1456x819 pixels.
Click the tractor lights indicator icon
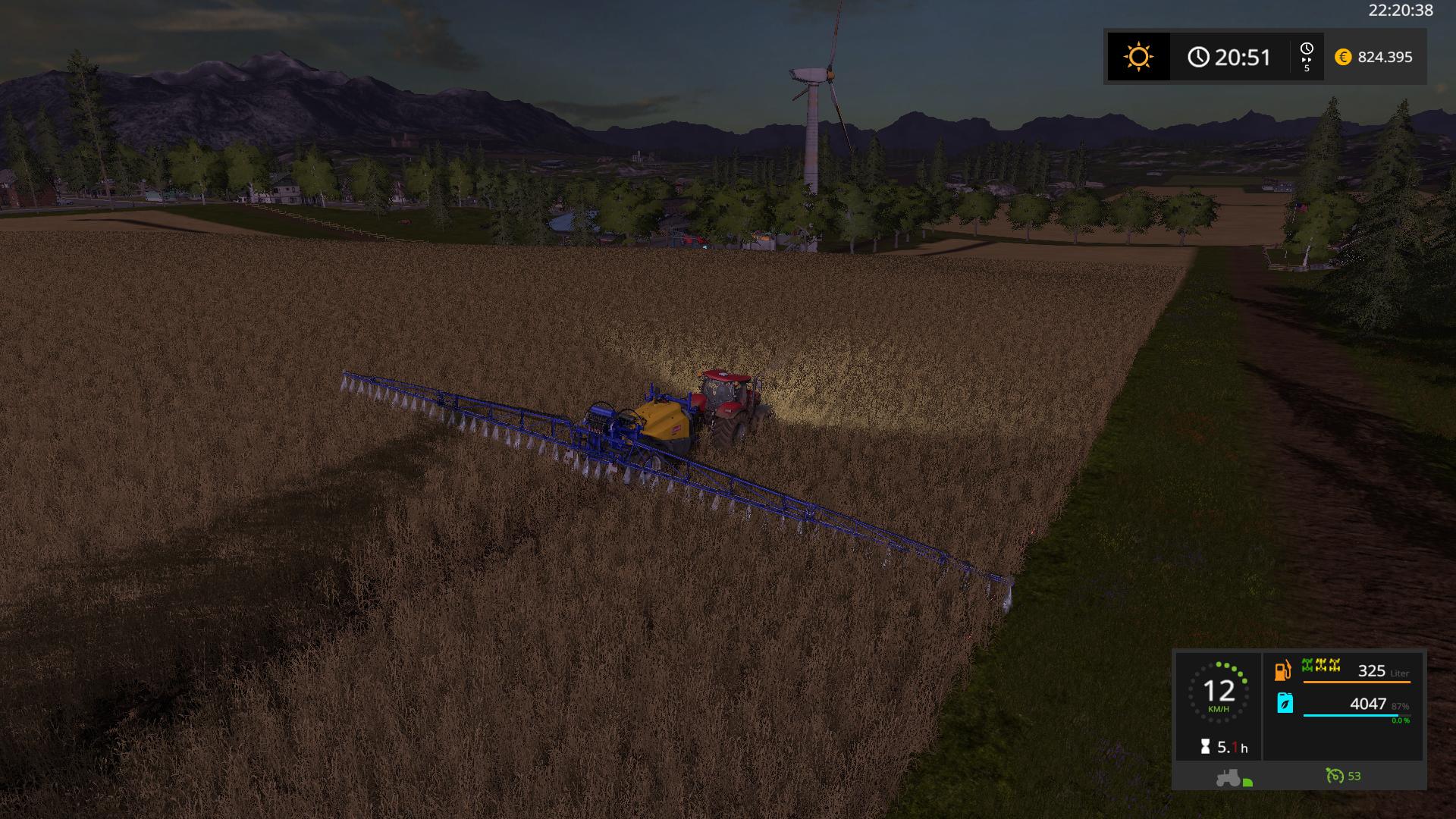[1234, 777]
